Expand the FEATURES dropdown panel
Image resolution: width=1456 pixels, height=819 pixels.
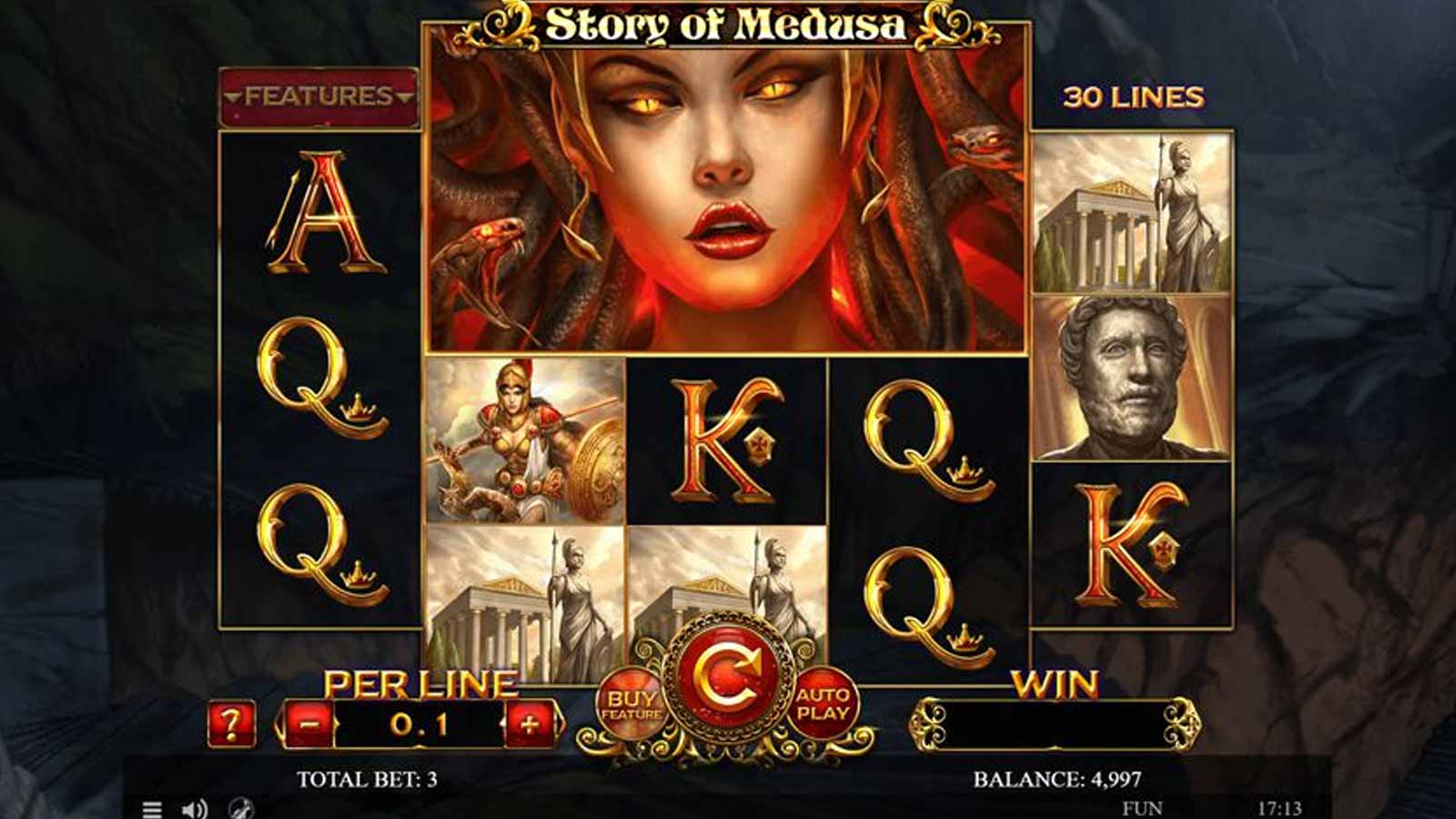317,95
